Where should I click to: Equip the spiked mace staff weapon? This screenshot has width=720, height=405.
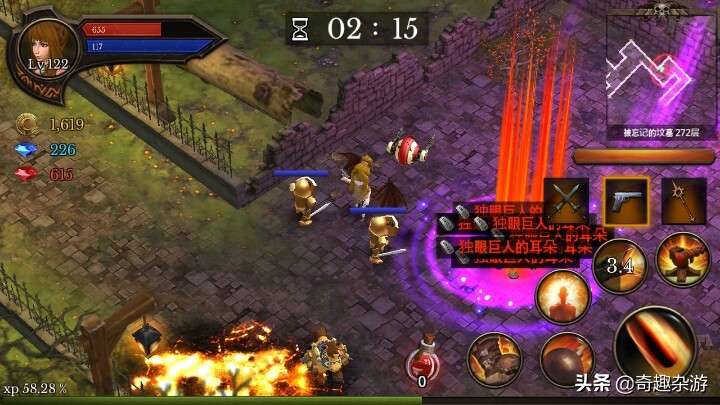[683, 202]
